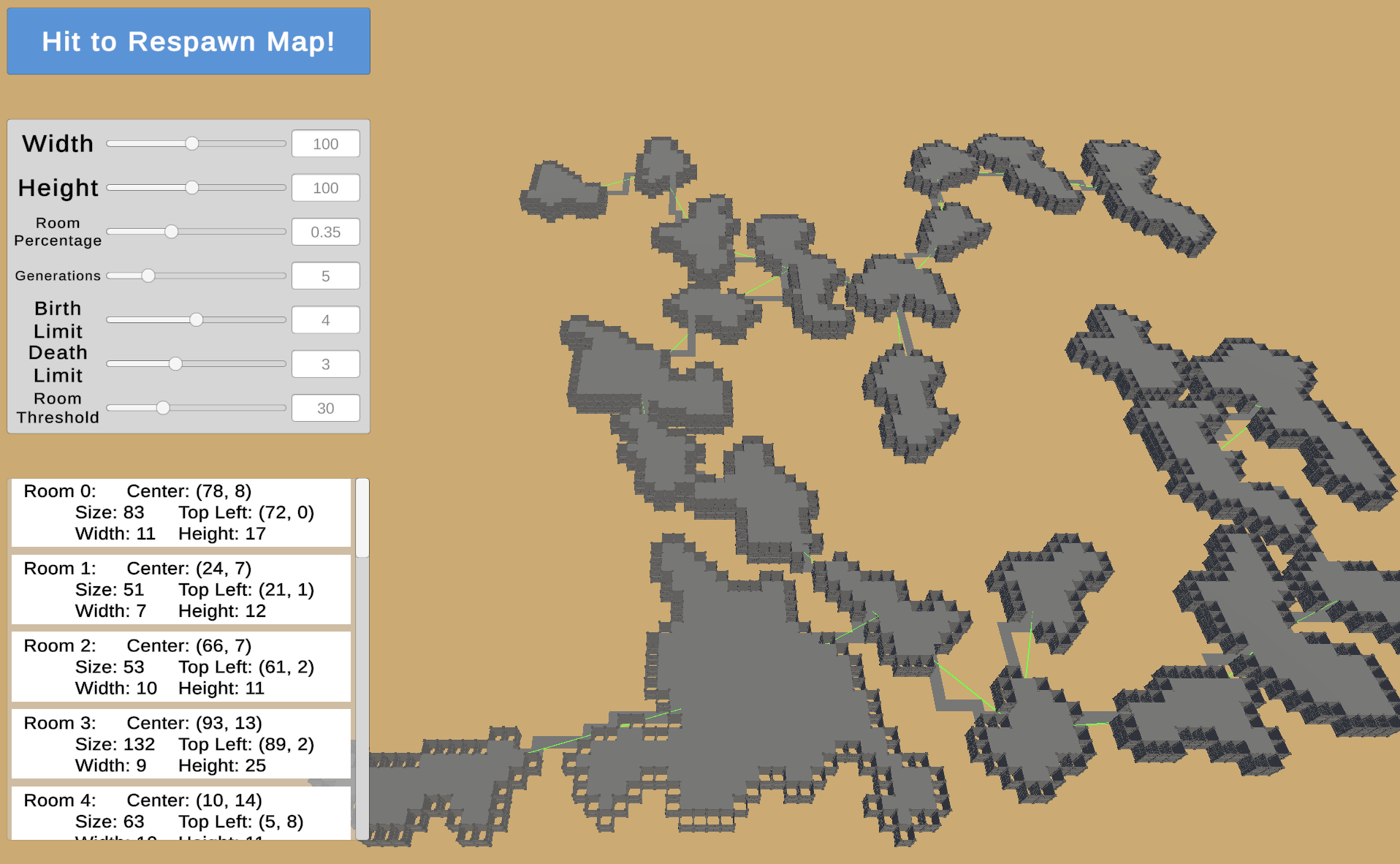Click the Birth Limit slider handle
Image resolution: width=1400 pixels, height=864 pixels.
point(196,319)
